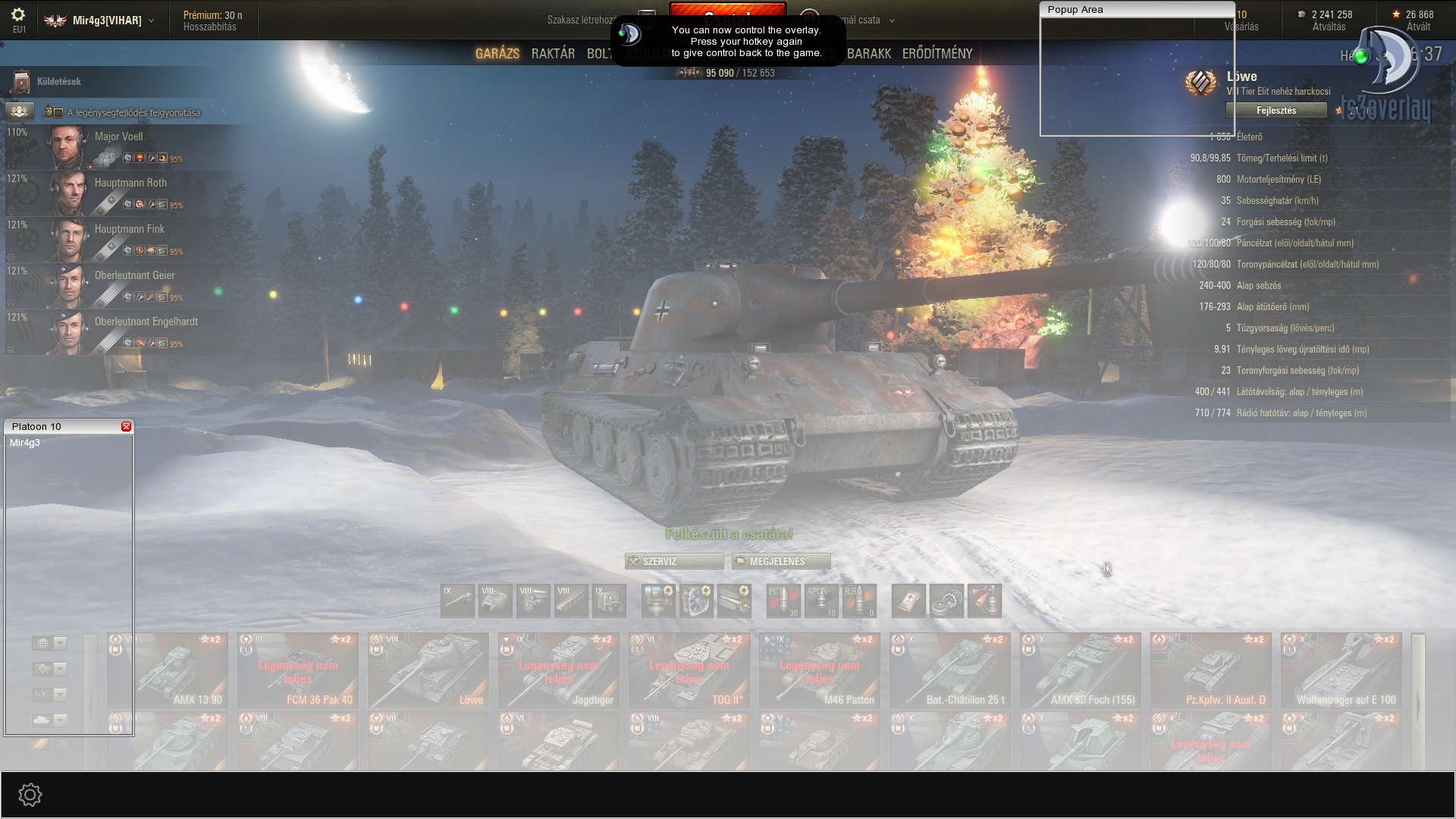Click the Fejlesztés research button

[x=1276, y=111]
